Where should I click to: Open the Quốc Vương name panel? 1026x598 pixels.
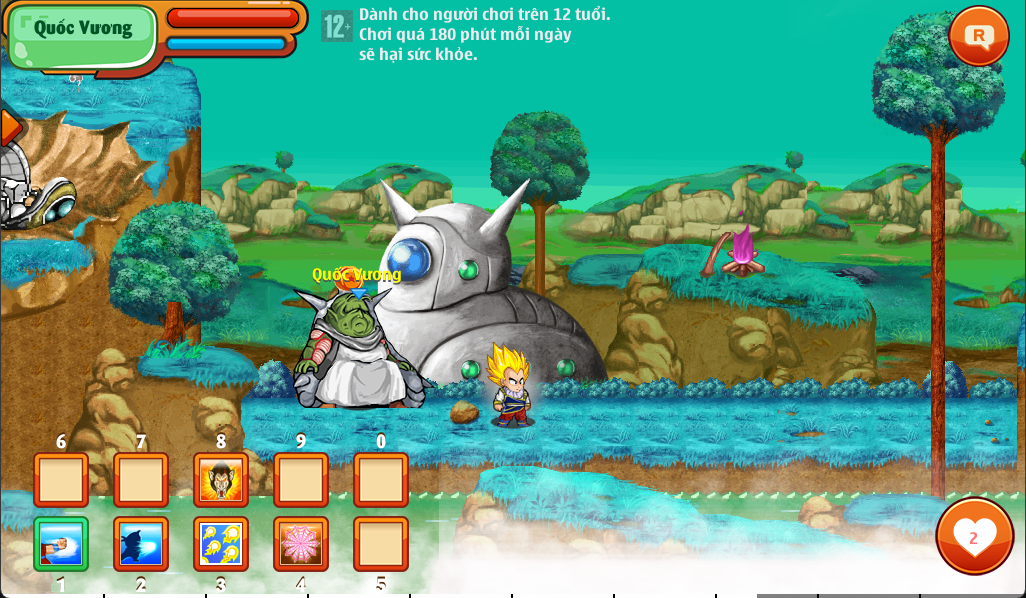tap(83, 28)
